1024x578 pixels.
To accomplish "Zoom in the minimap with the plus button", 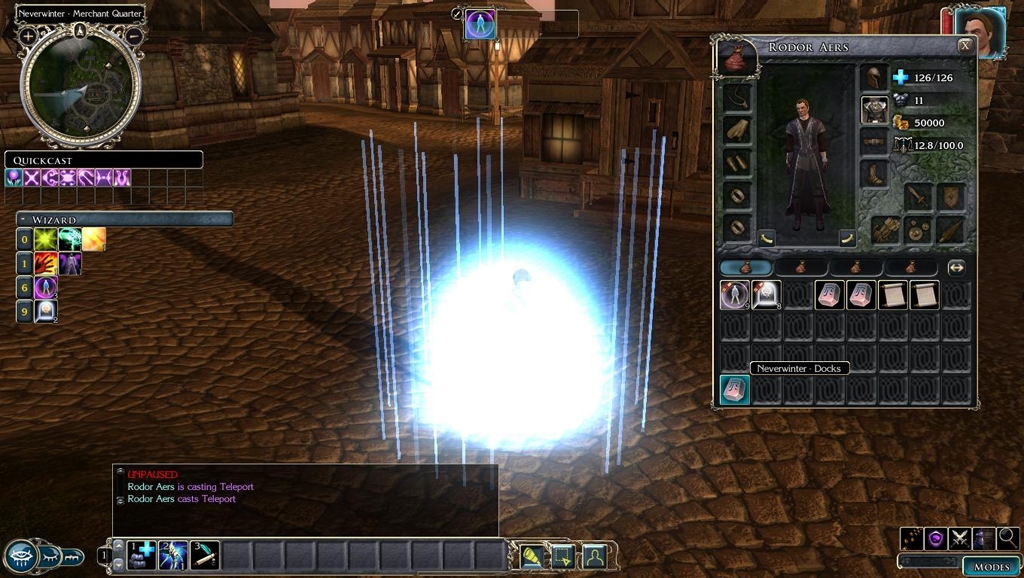I will [28, 36].
